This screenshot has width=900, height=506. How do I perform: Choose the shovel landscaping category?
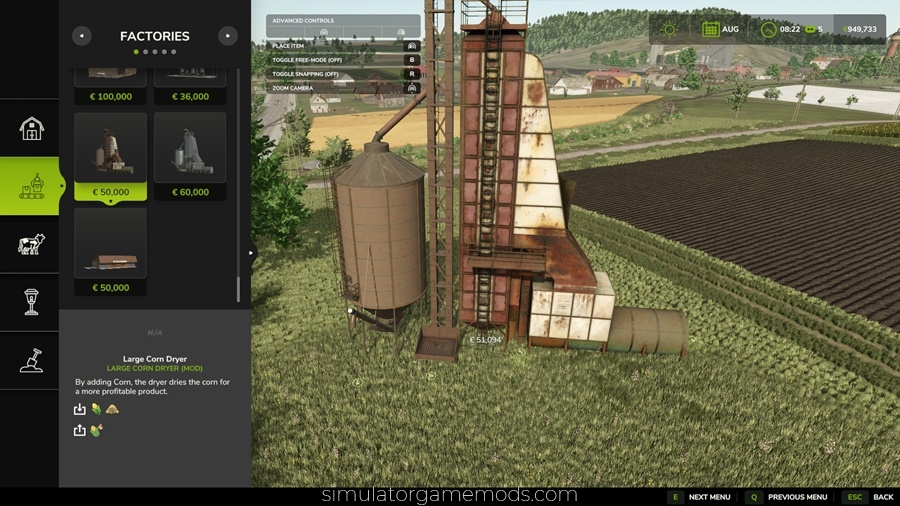(x=31, y=360)
